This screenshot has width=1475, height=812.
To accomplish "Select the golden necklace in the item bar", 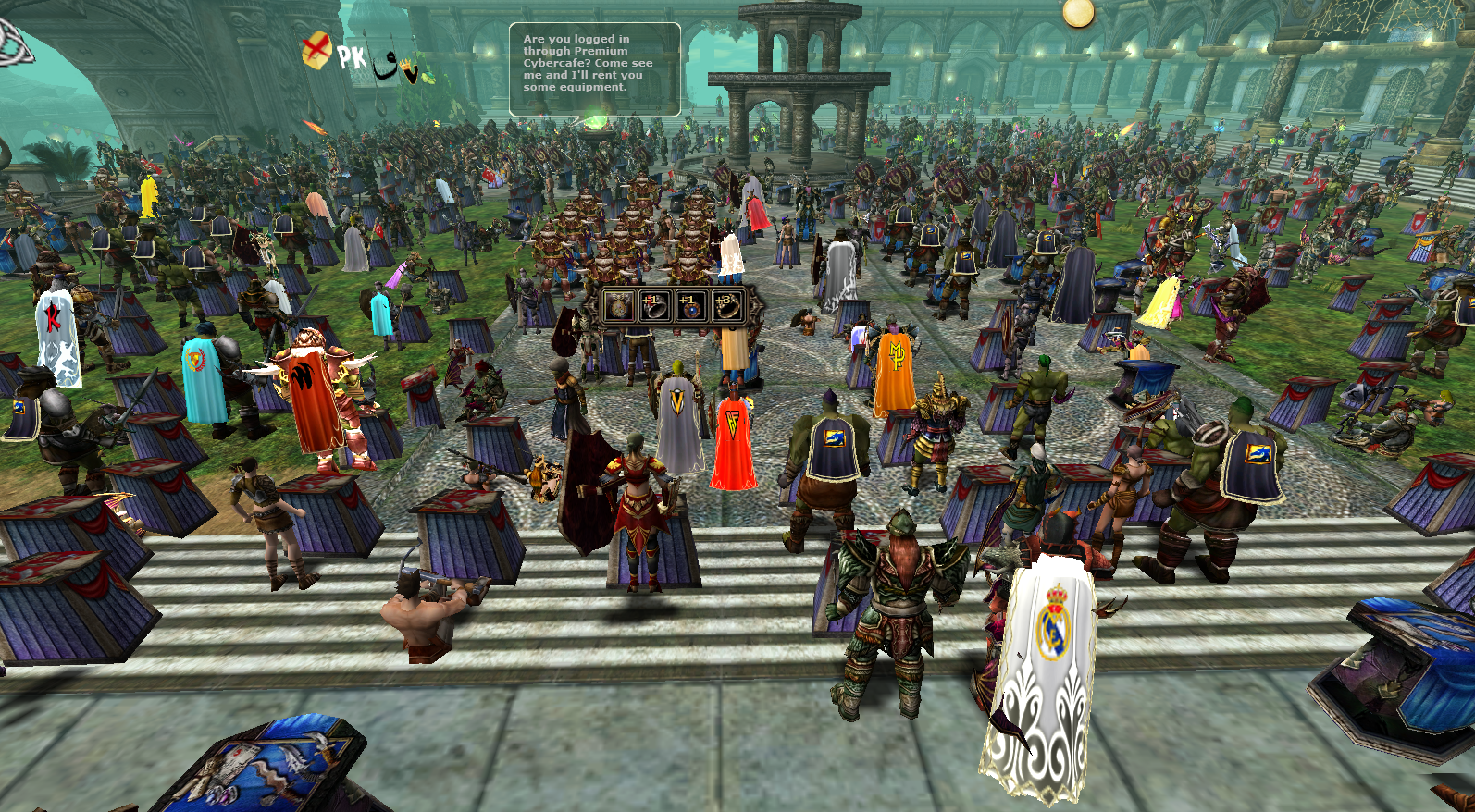I will tap(618, 306).
